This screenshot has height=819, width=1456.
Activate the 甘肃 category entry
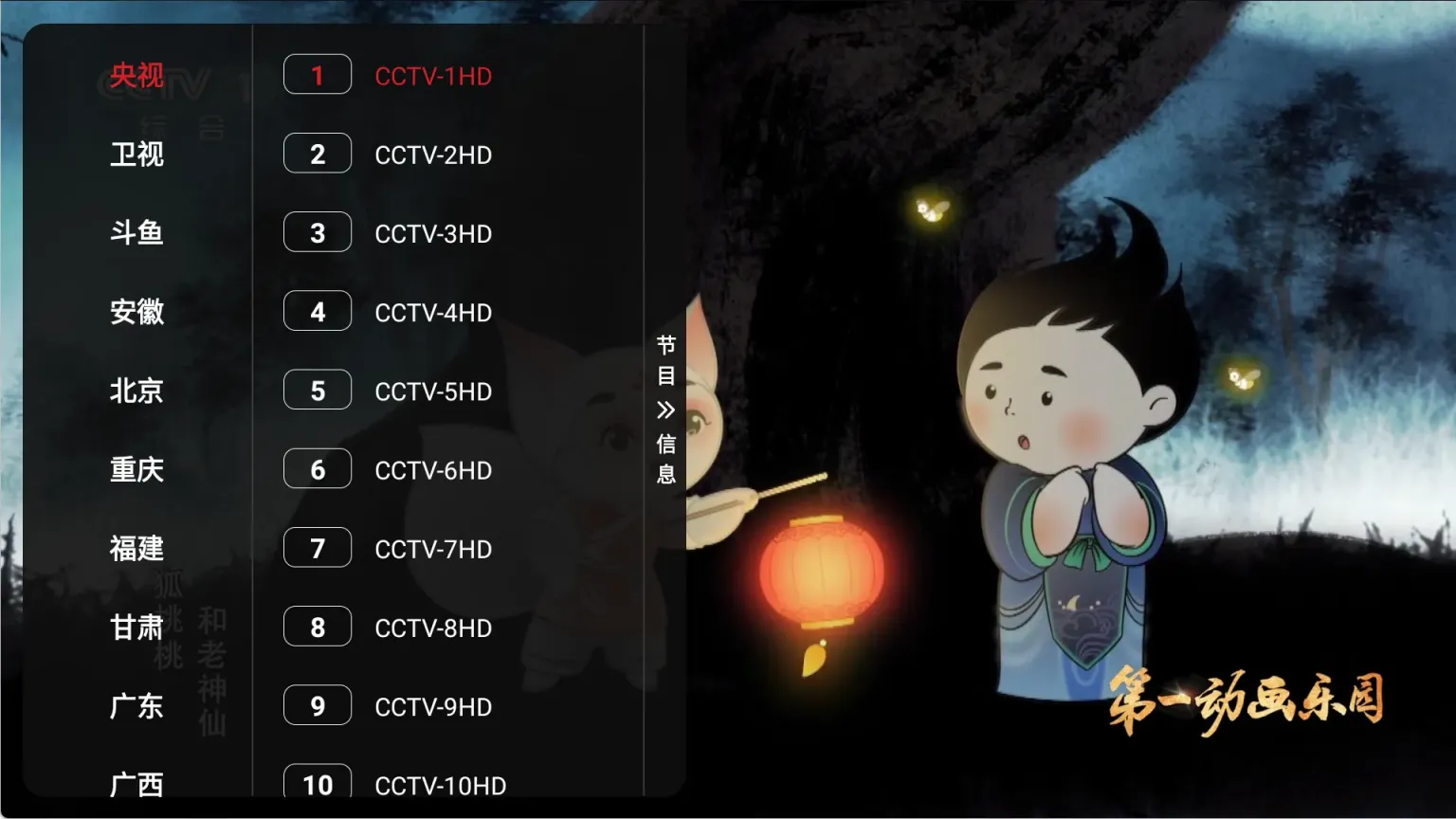(136, 628)
